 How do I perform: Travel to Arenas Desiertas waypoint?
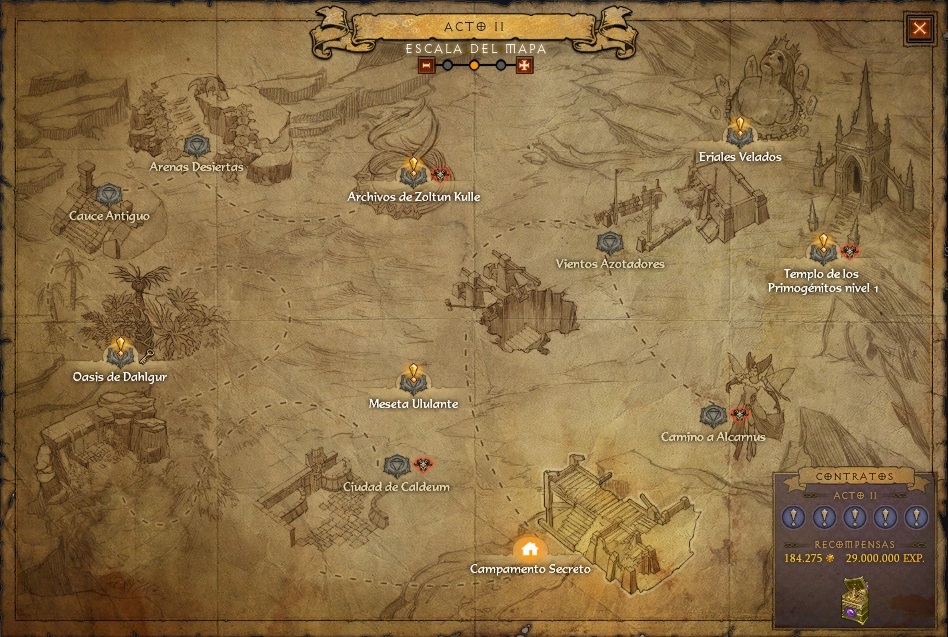[x=196, y=148]
